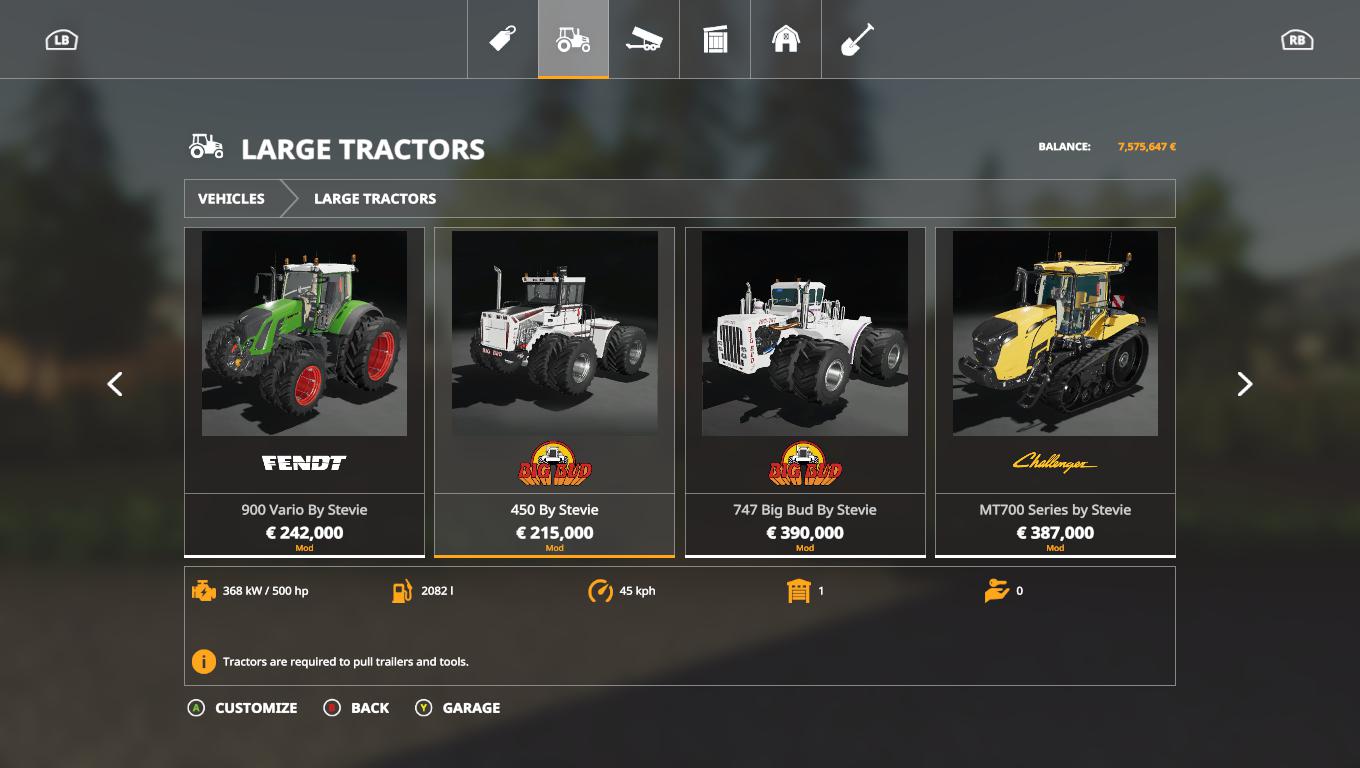Switch to the shovel landscaping tab
This screenshot has width=1360, height=768.
point(857,39)
